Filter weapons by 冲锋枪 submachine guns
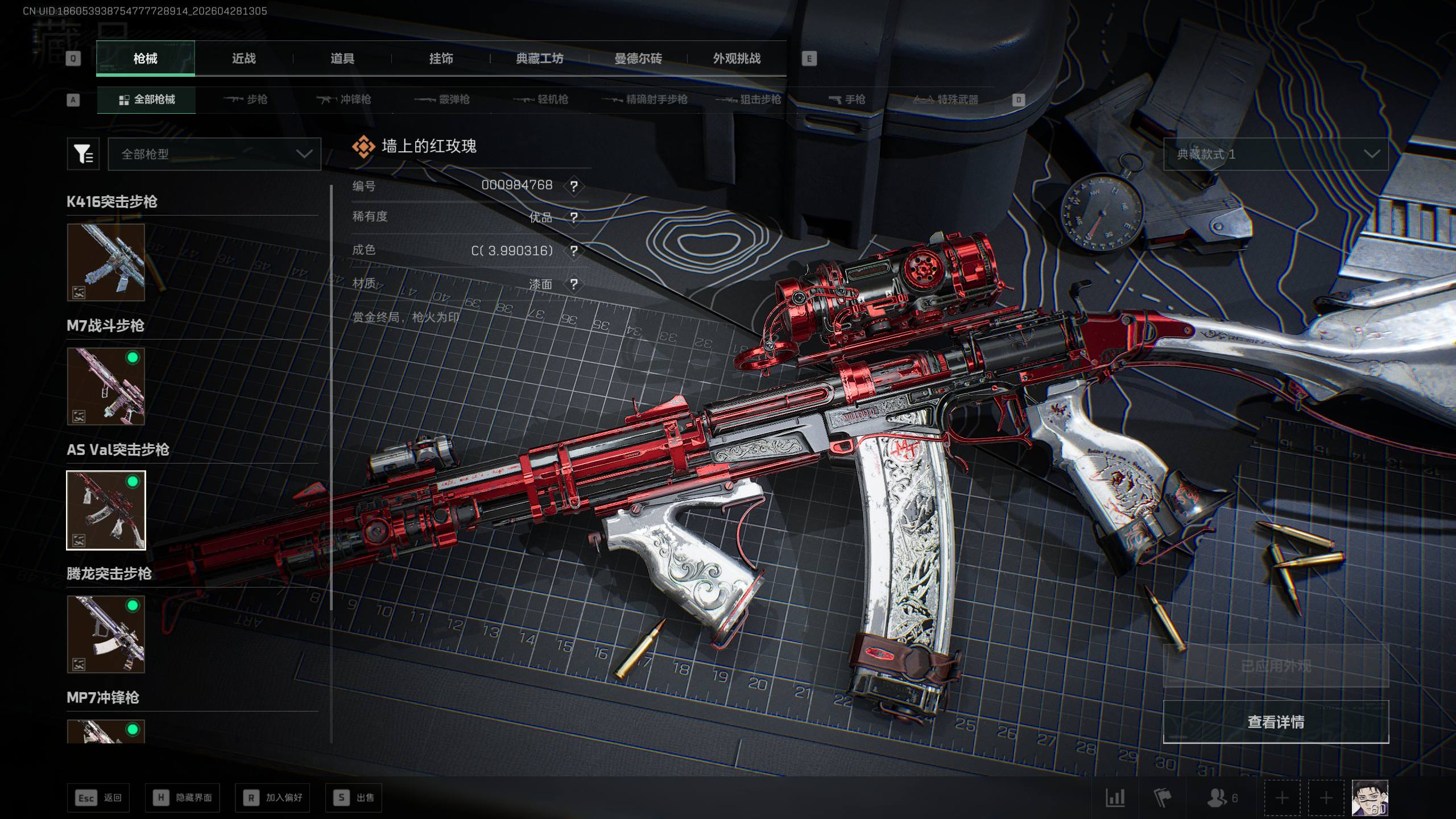Screen dimensions: 1456x819 click(x=344, y=100)
